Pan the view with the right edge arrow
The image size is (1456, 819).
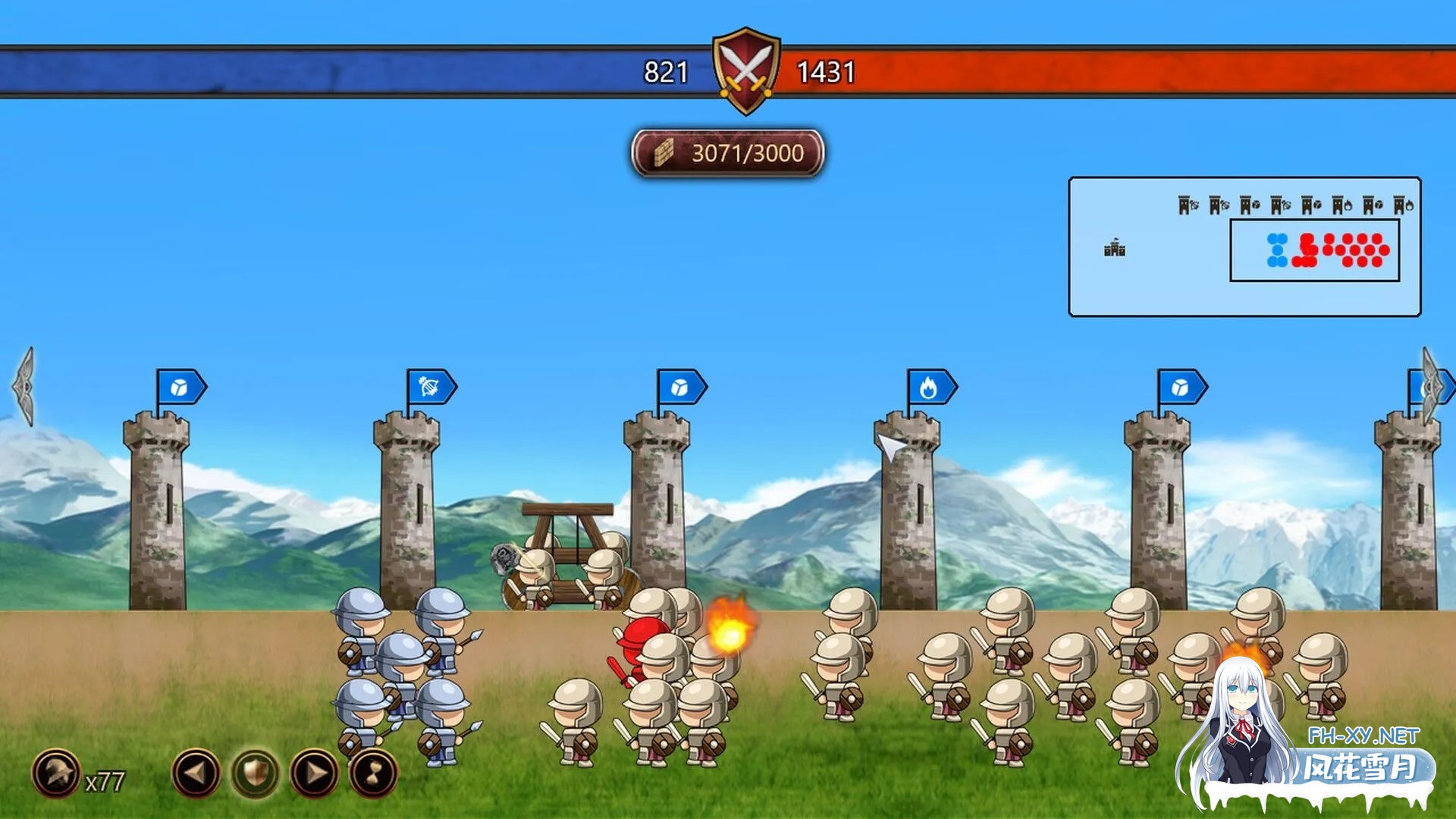1430,386
